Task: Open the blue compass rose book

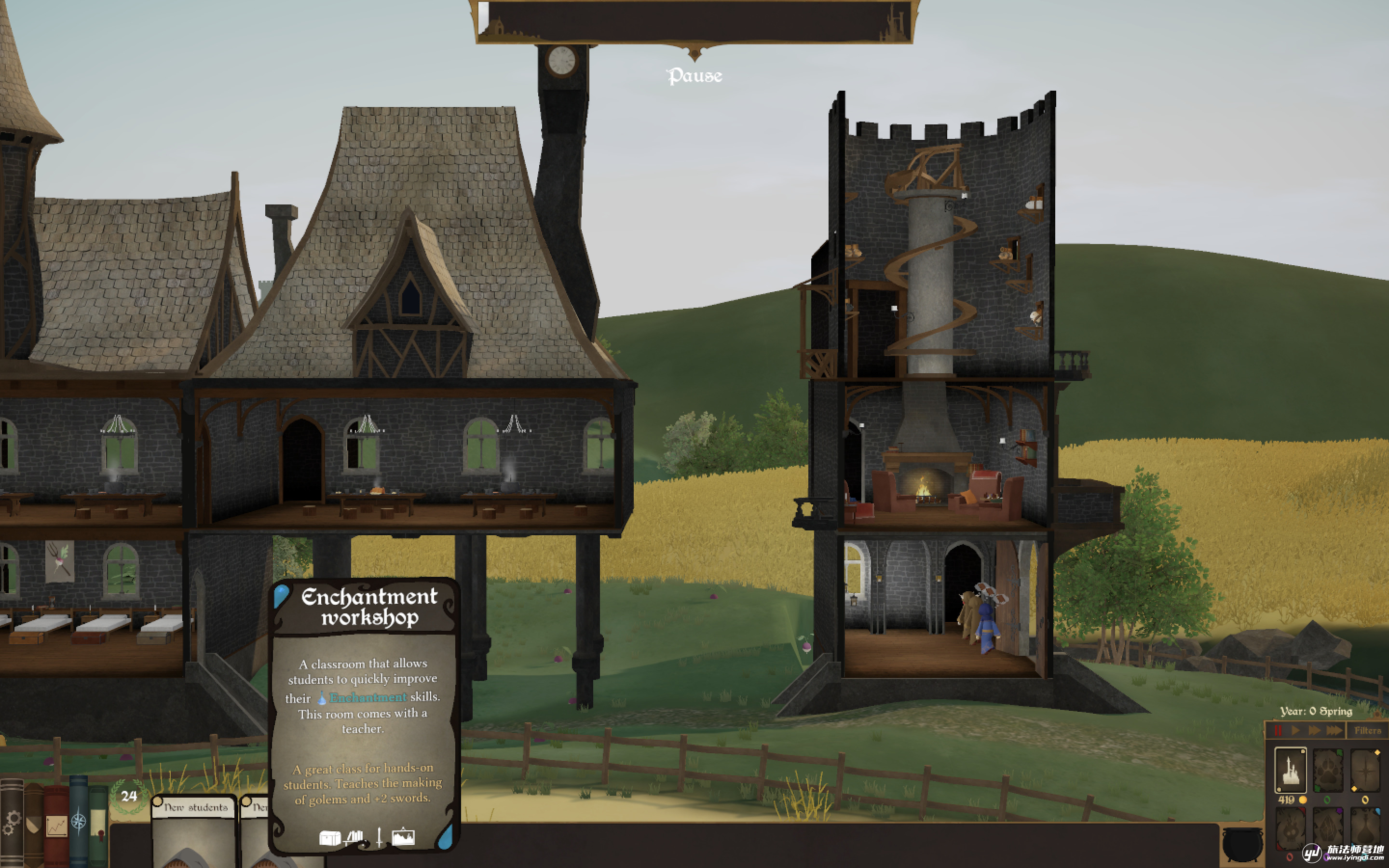Action: pyautogui.click(x=79, y=822)
